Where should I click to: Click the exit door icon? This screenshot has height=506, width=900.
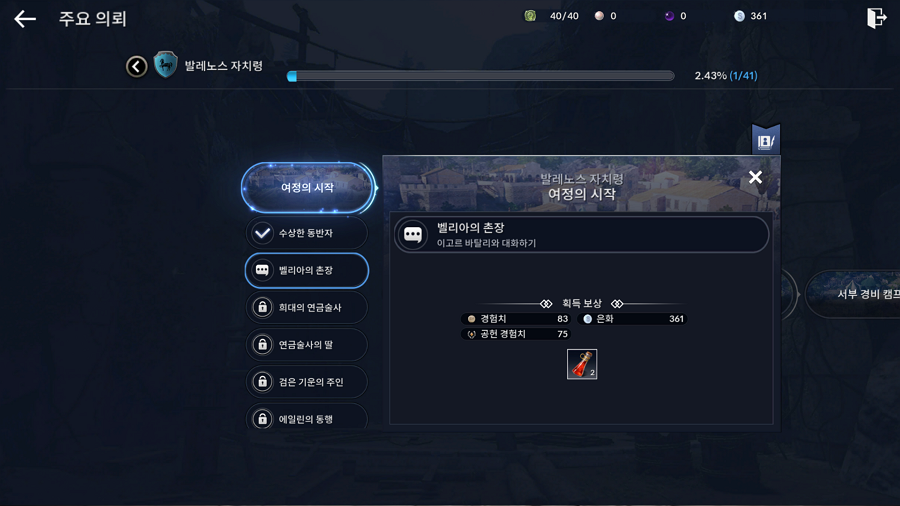coord(876,18)
